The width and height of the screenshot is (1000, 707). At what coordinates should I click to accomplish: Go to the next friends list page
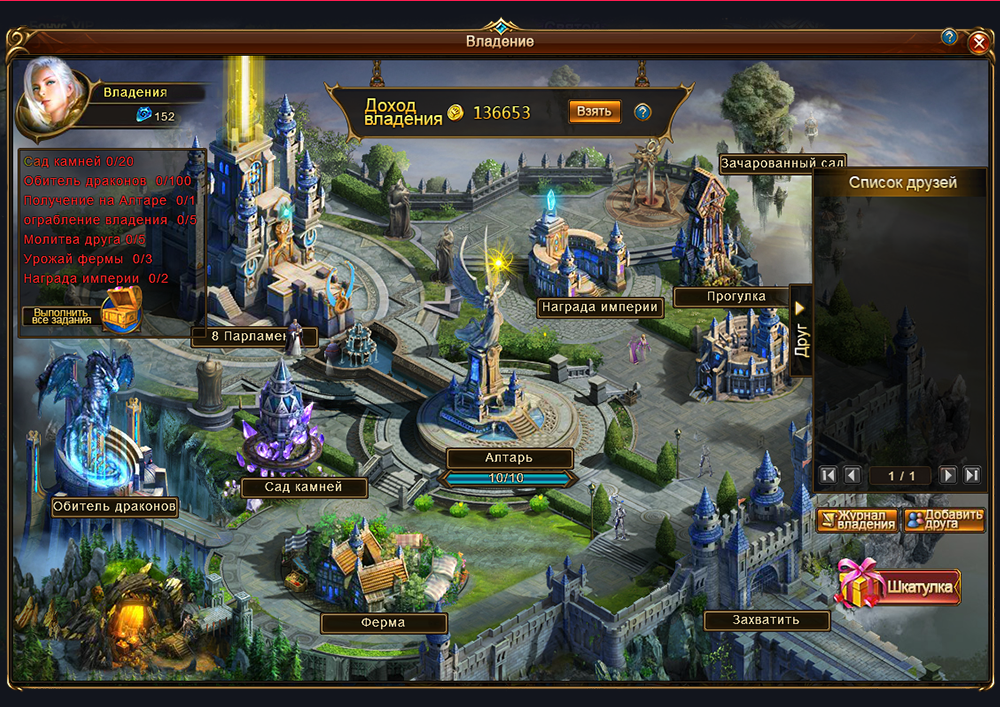(948, 475)
